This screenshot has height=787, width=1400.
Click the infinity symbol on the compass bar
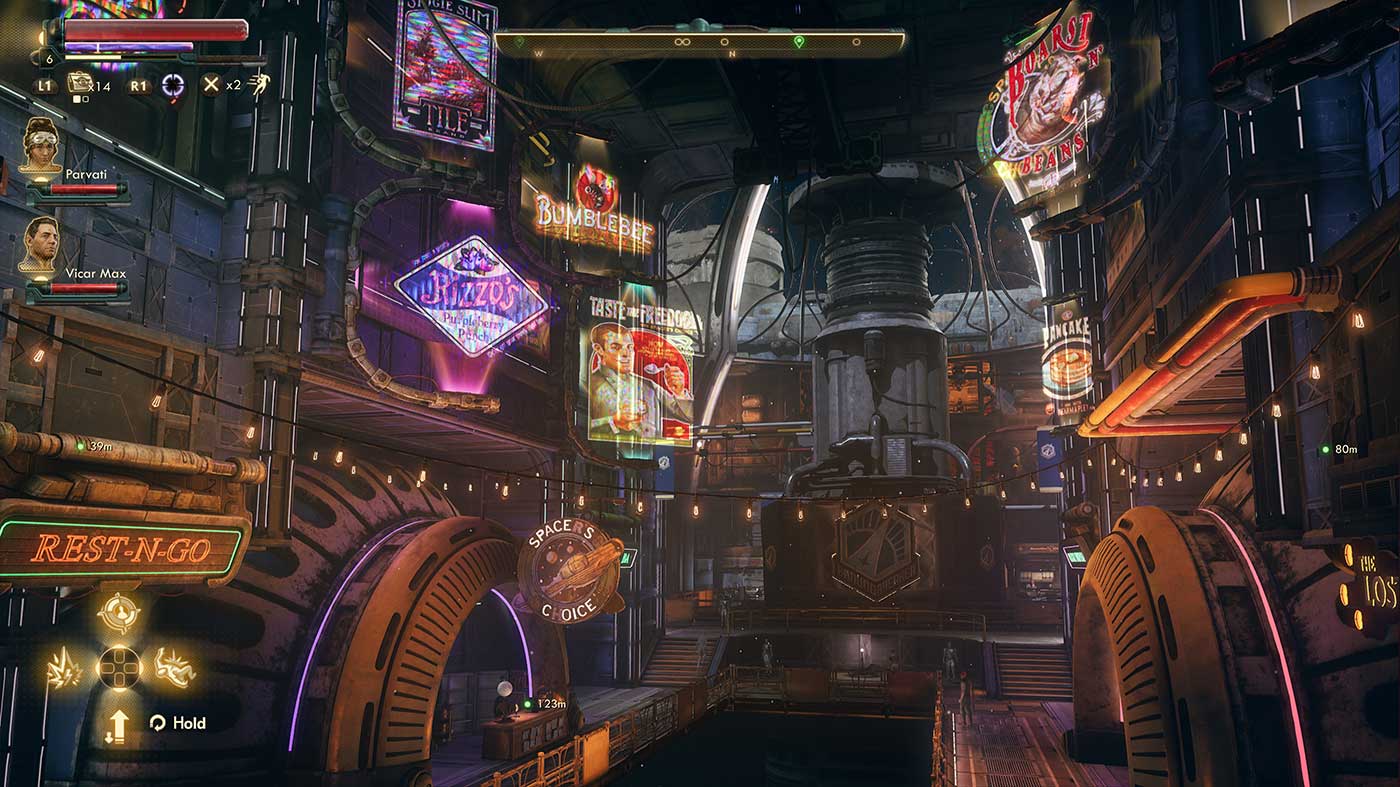pos(683,41)
